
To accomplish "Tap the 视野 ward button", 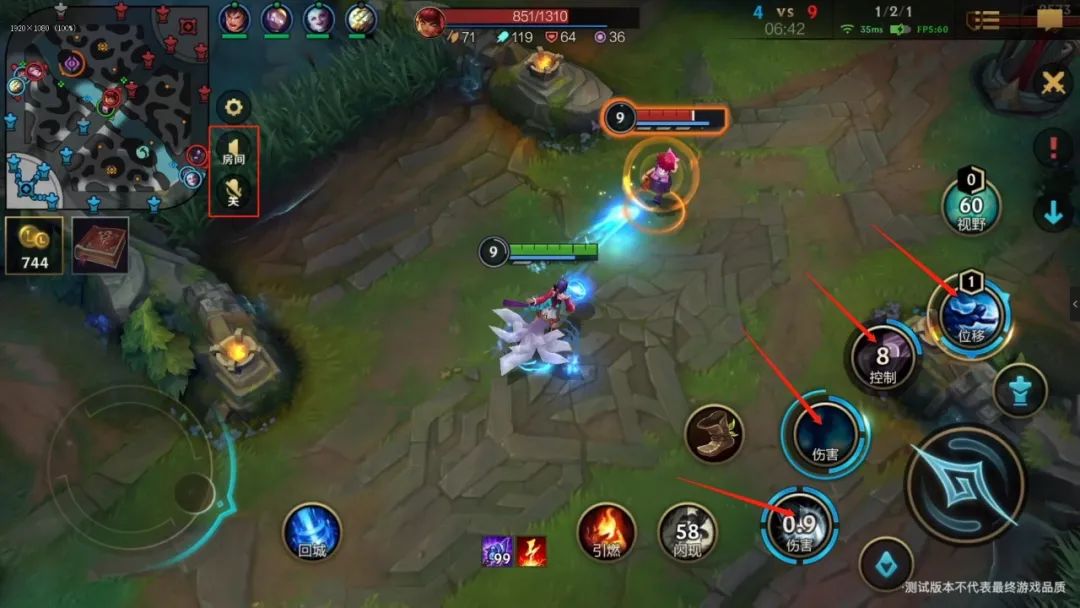I will [971, 208].
